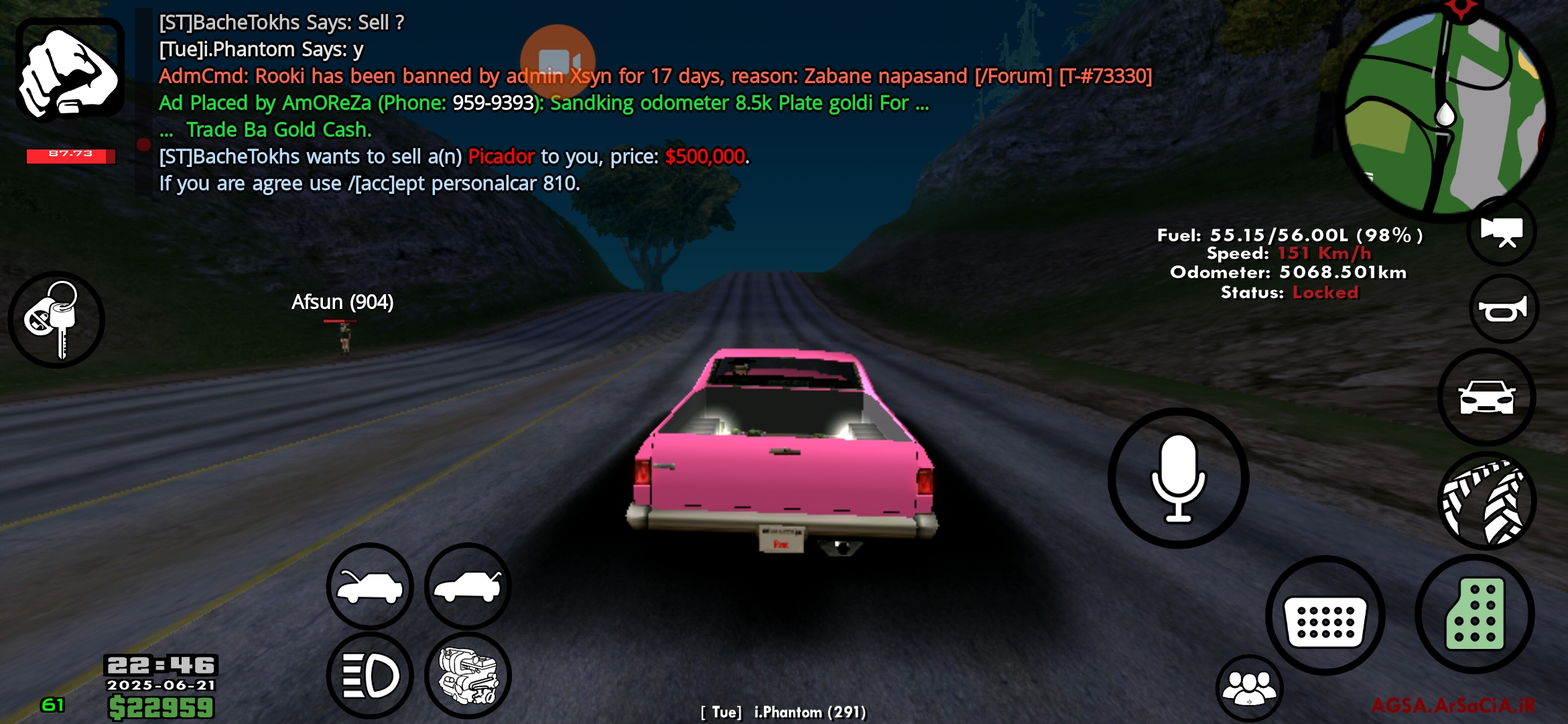Toggle the engine with the engine icon

[468, 676]
